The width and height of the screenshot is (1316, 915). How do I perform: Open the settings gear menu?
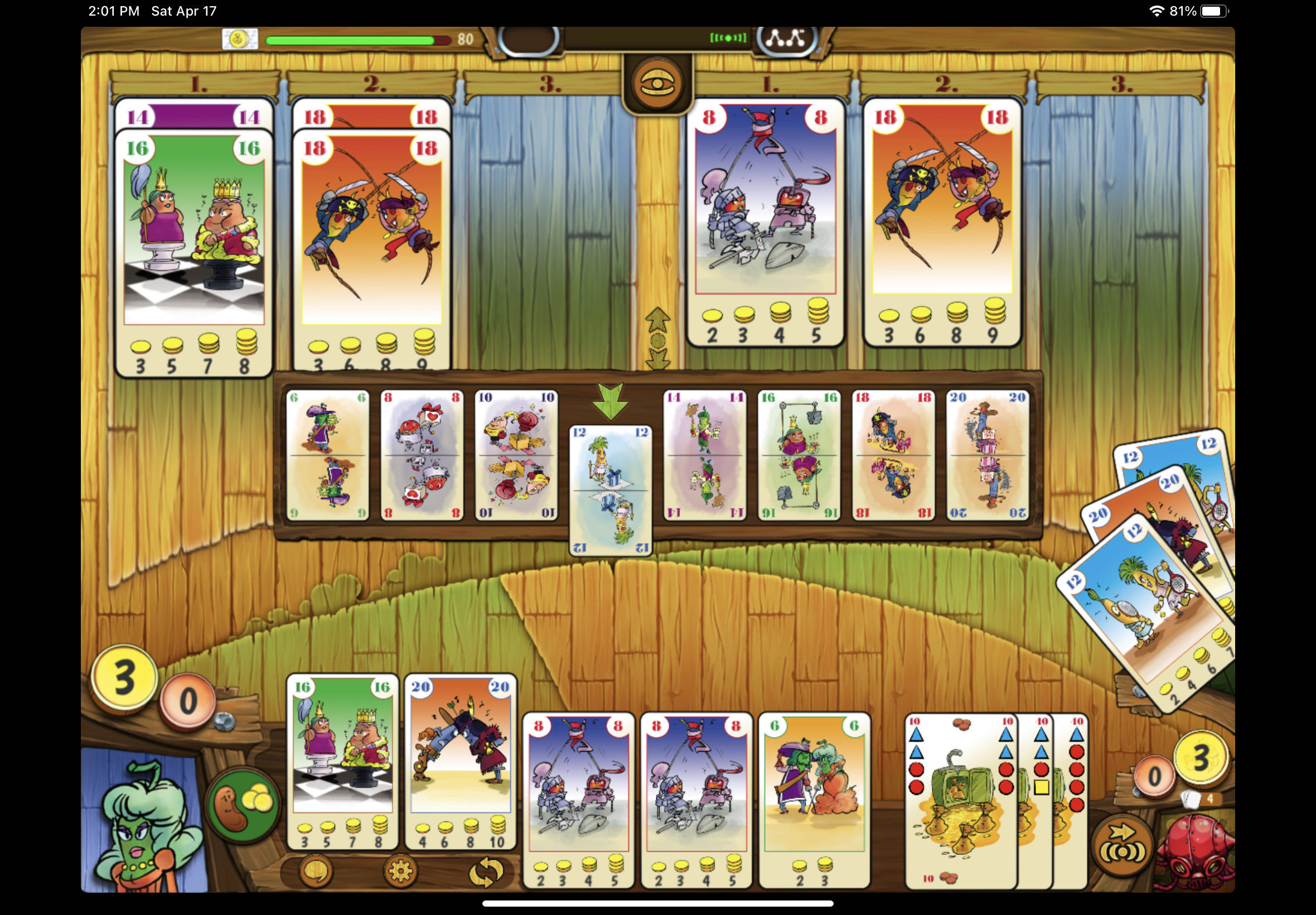(x=401, y=870)
